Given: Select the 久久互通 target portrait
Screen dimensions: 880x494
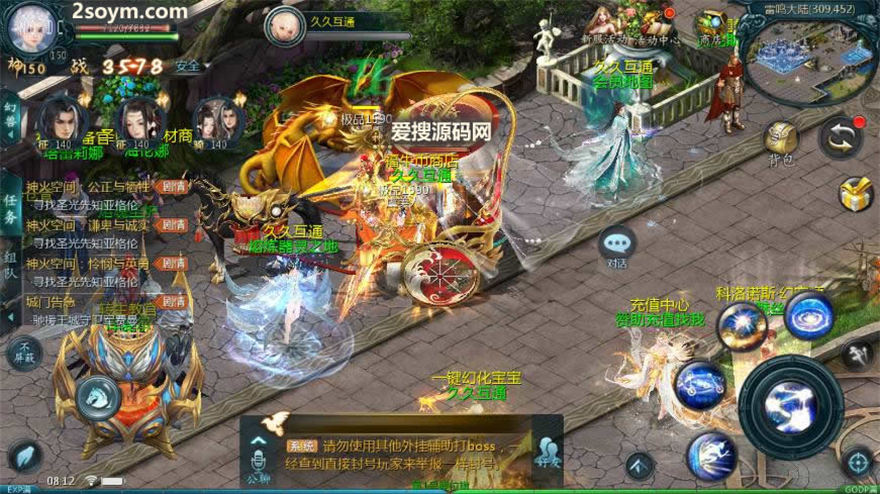Looking at the screenshot, I should pos(285,25).
